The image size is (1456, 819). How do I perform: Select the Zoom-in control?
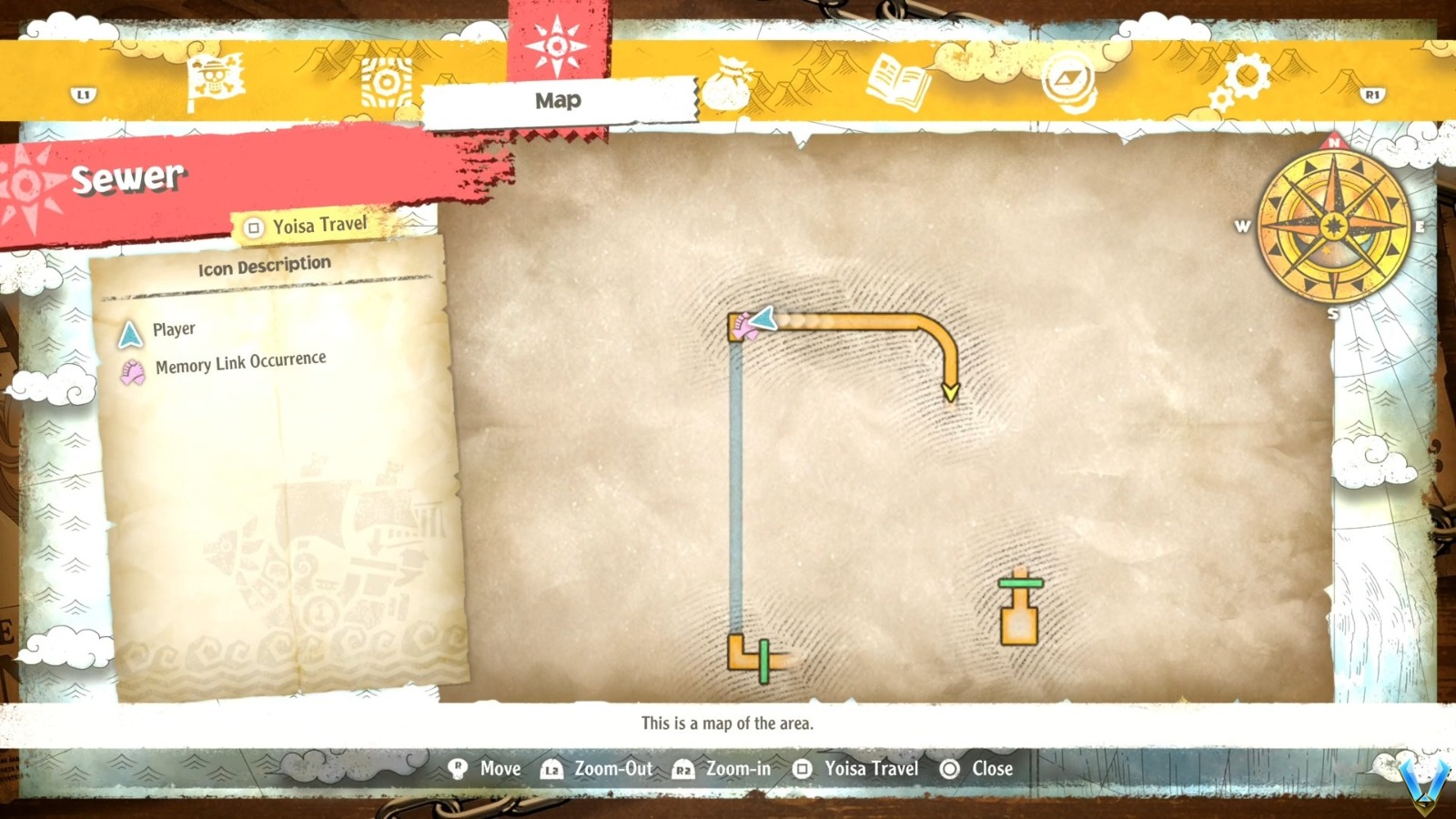click(x=737, y=769)
